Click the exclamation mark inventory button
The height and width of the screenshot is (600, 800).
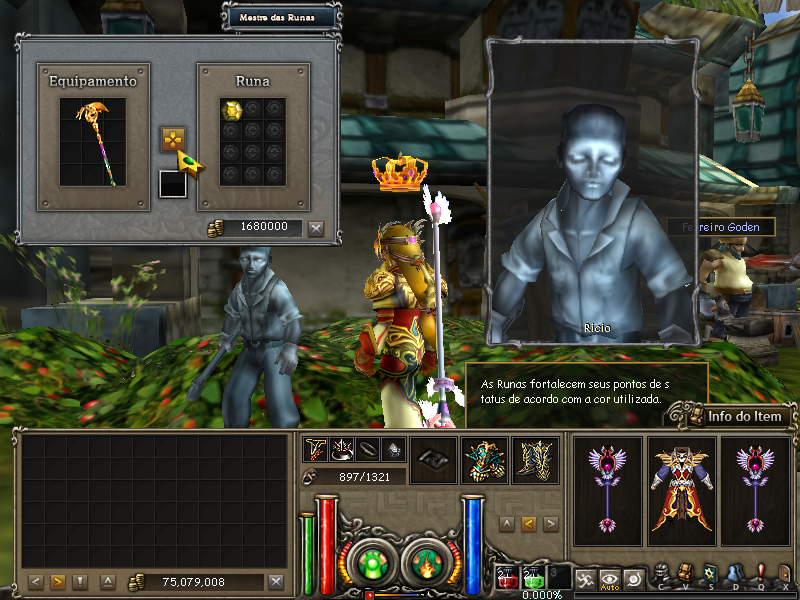80,582
